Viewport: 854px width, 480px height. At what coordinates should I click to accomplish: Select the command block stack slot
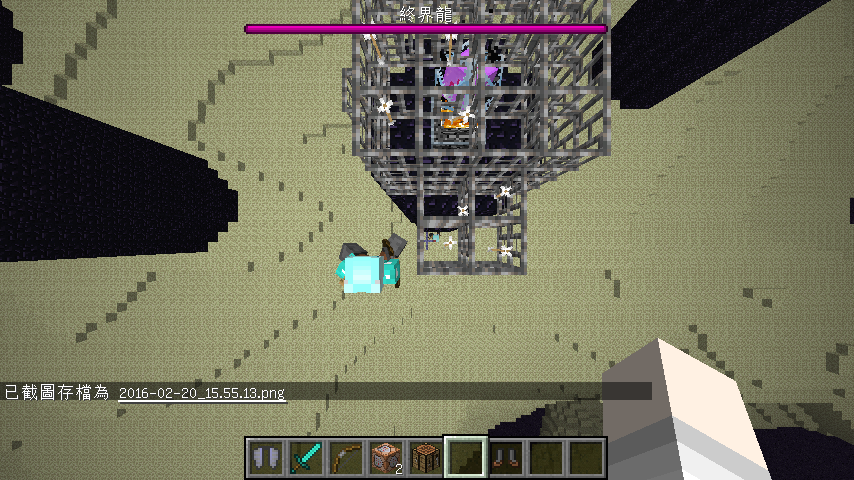pyautogui.click(x=385, y=457)
